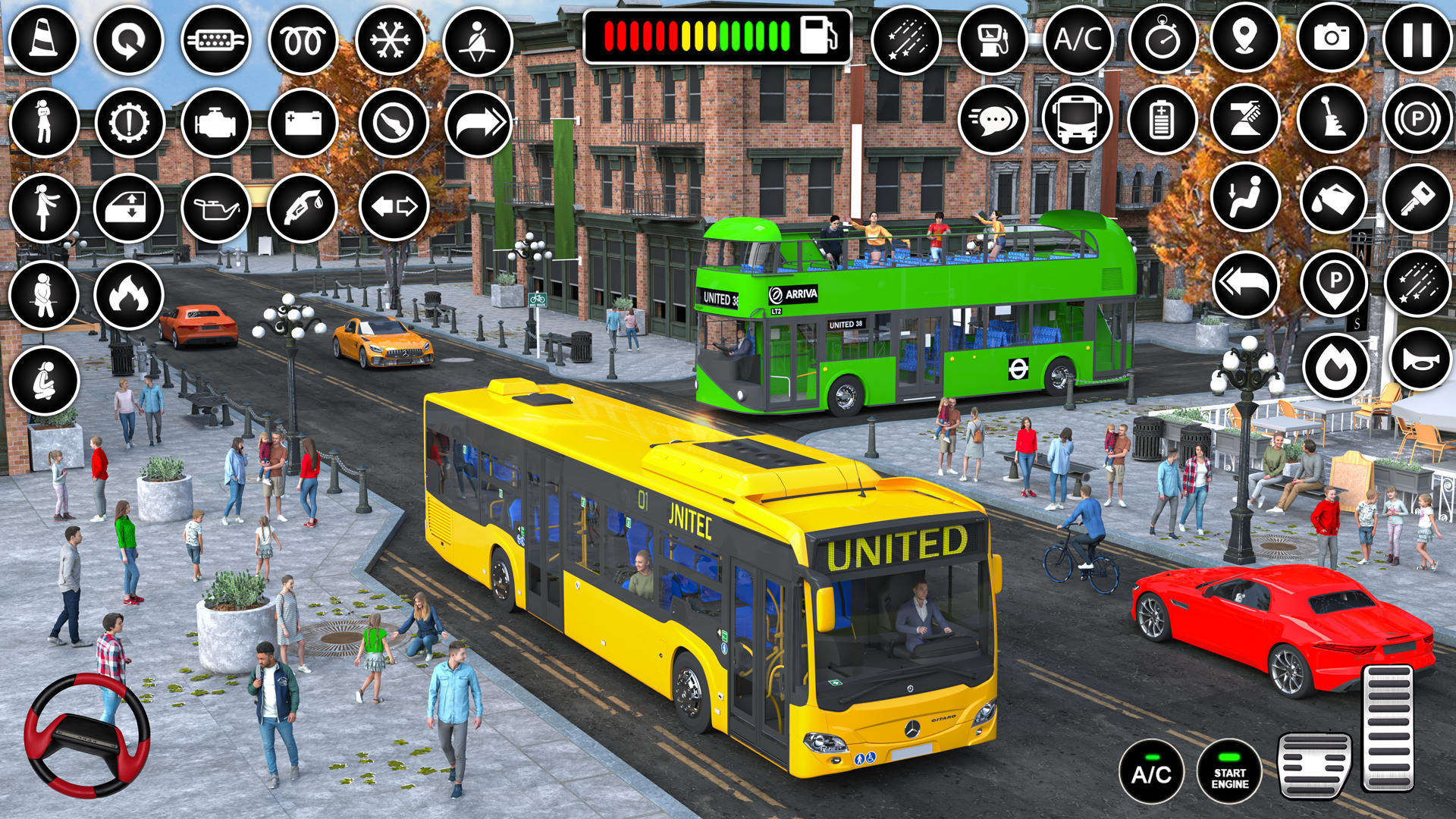Viewport: 1456px width, 819px height.
Task: Pause the game with the pause button
Action: [x=1417, y=39]
